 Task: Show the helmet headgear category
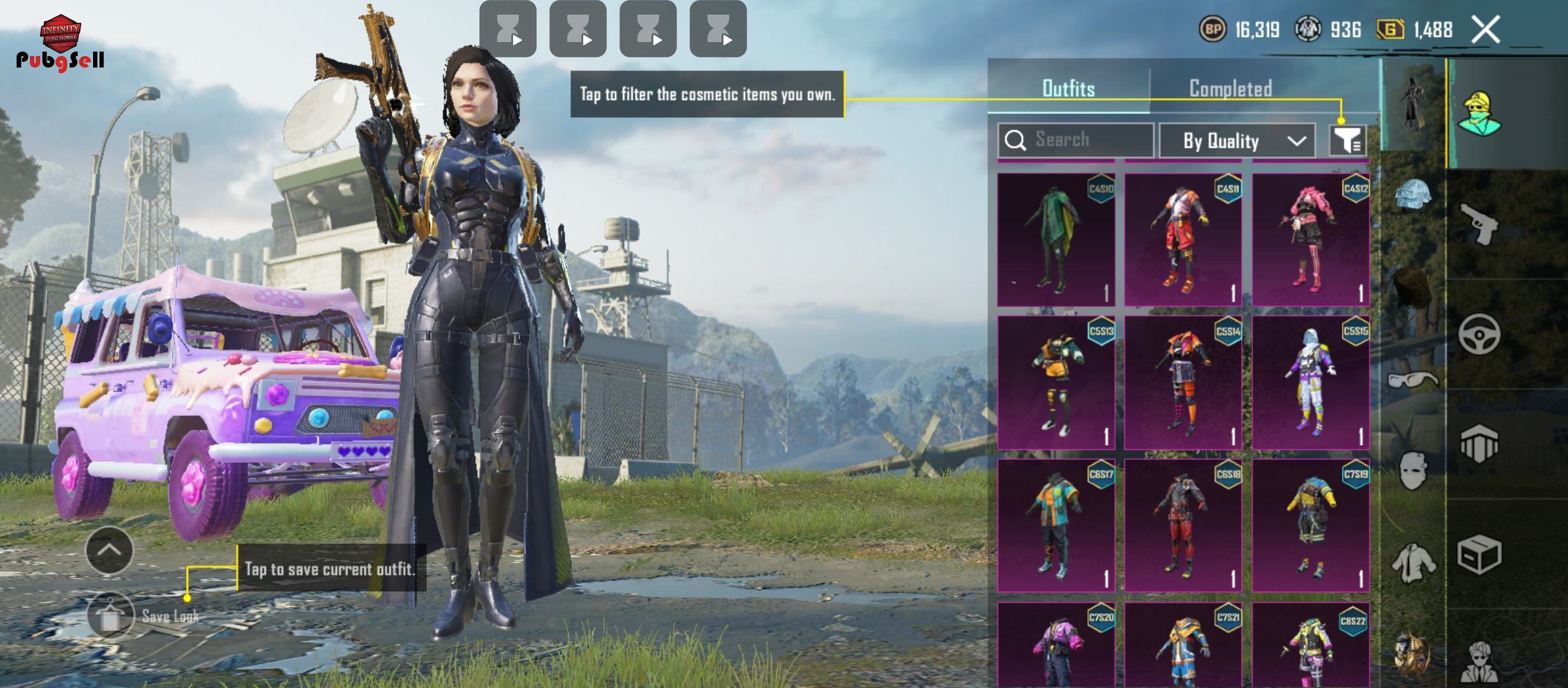[x=1412, y=194]
